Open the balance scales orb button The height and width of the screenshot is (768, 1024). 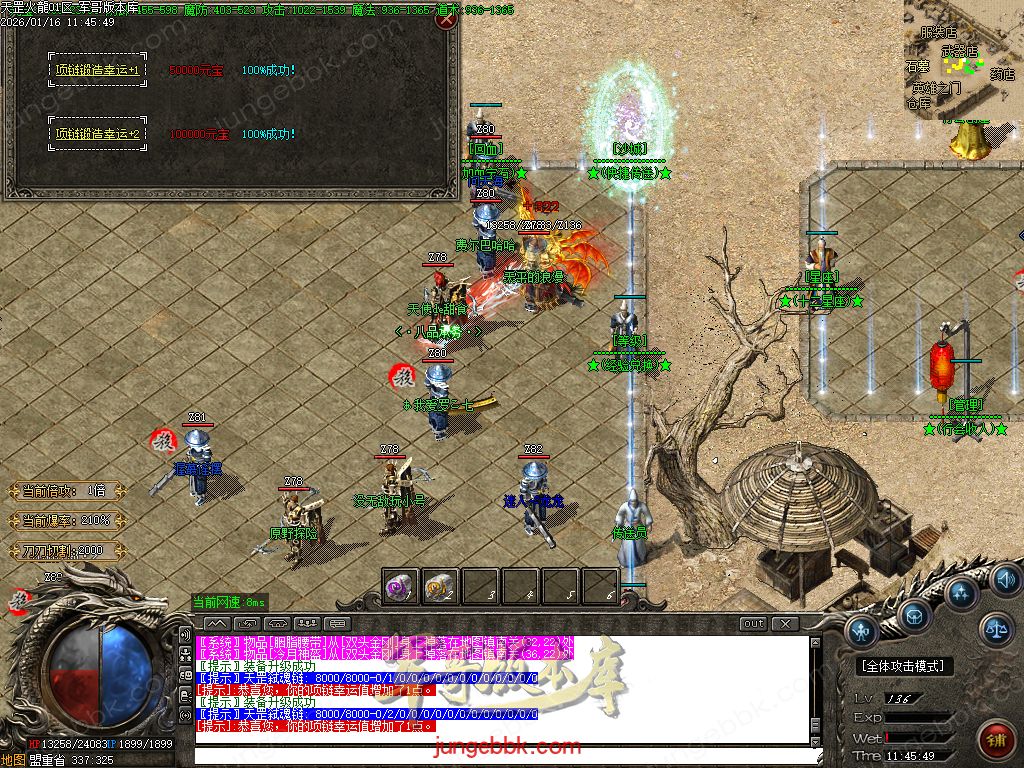(x=995, y=629)
